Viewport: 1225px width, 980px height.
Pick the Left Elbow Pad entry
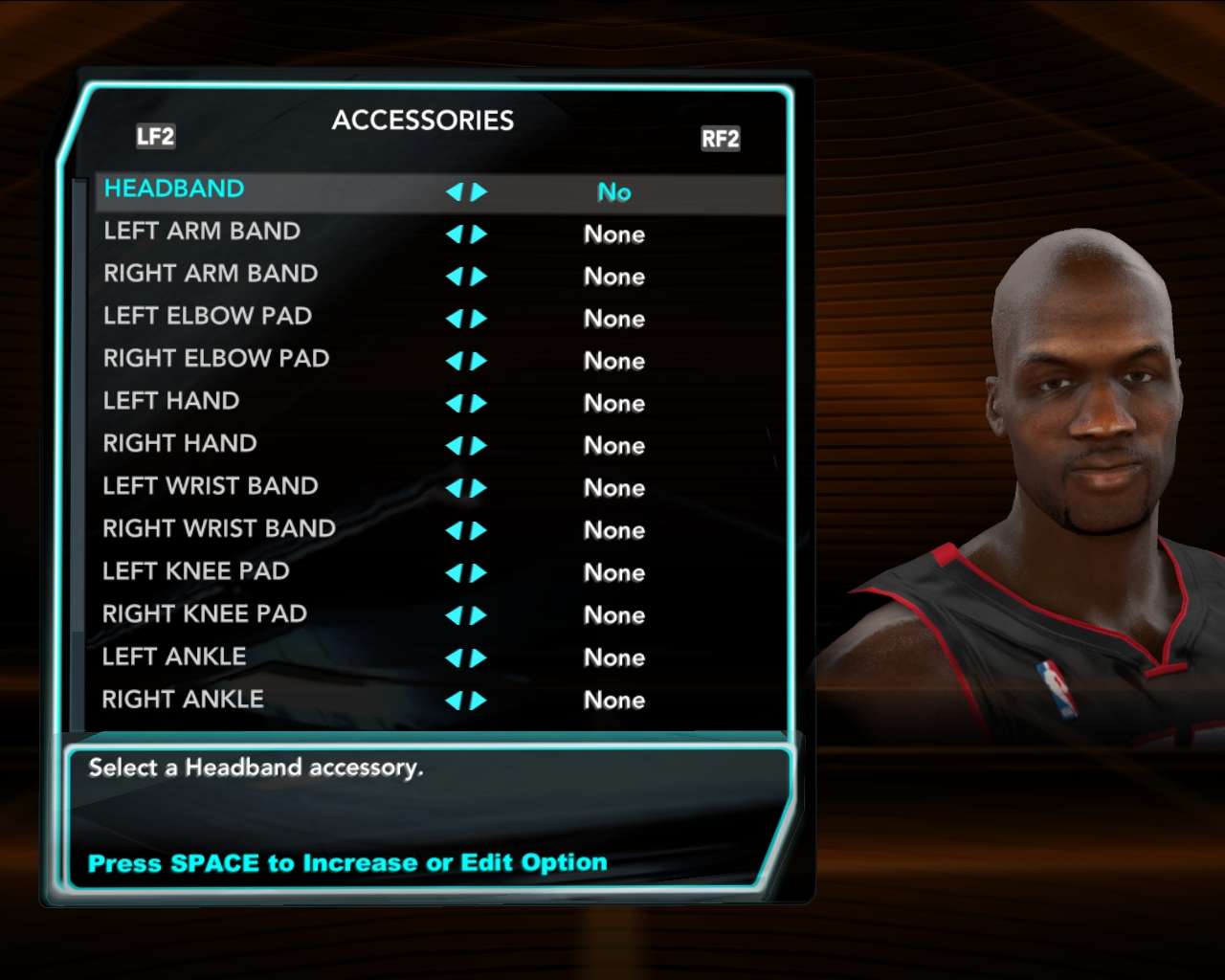(208, 316)
